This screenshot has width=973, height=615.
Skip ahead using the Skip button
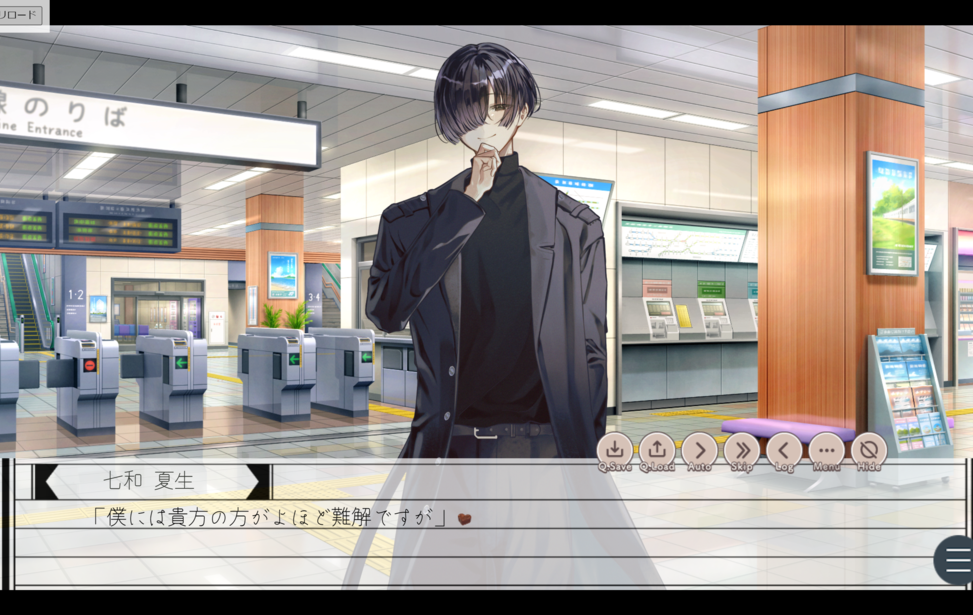click(741, 450)
